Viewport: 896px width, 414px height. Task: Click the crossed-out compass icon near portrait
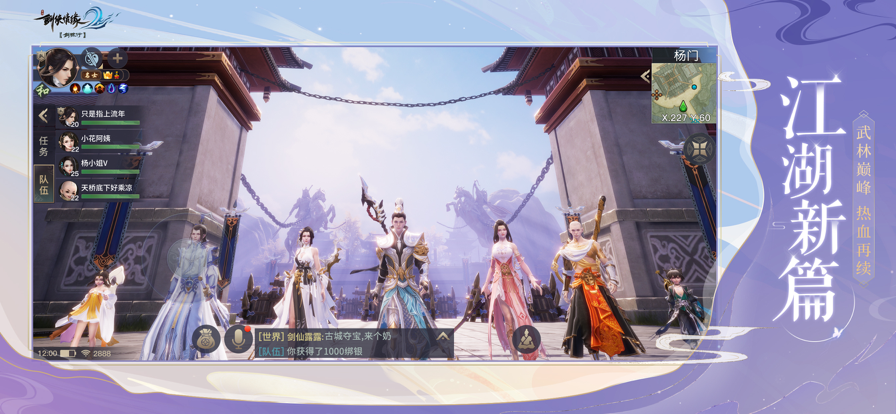92,58
